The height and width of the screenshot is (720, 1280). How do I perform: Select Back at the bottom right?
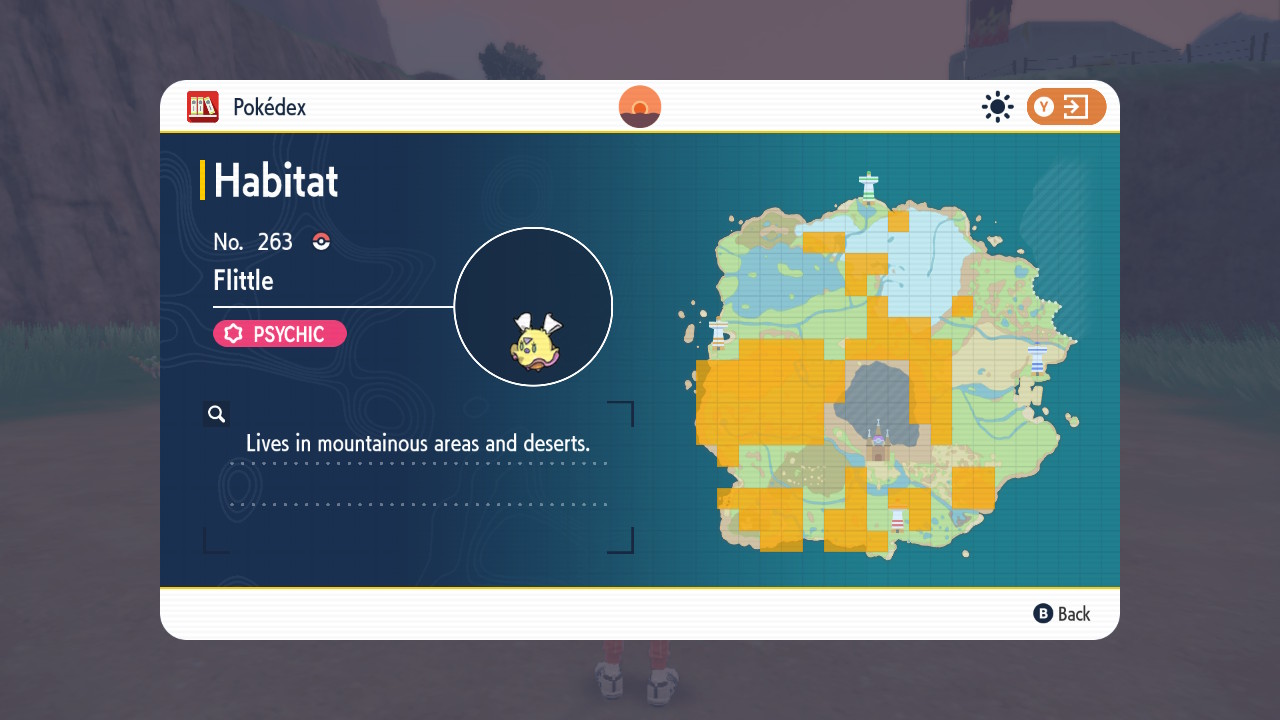1063,613
